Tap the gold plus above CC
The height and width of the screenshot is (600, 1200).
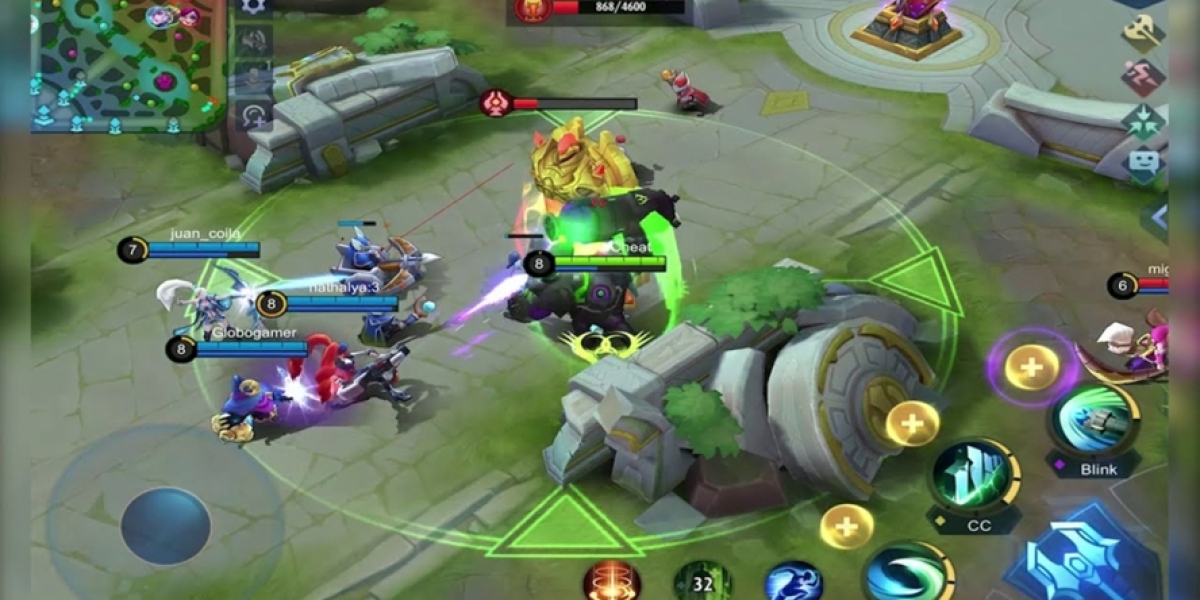[911, 423]
